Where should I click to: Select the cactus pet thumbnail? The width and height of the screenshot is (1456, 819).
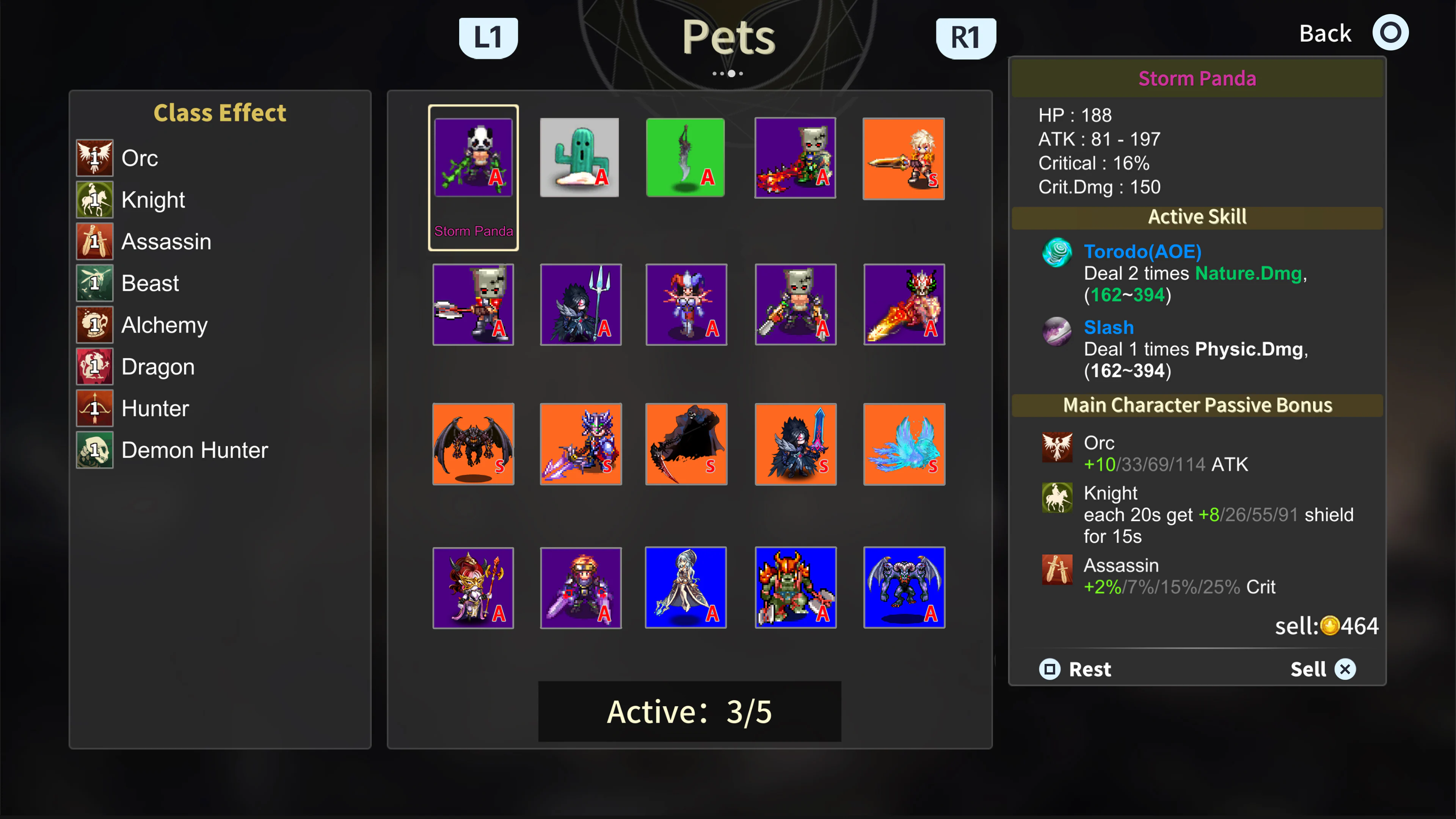pos(579,158)
